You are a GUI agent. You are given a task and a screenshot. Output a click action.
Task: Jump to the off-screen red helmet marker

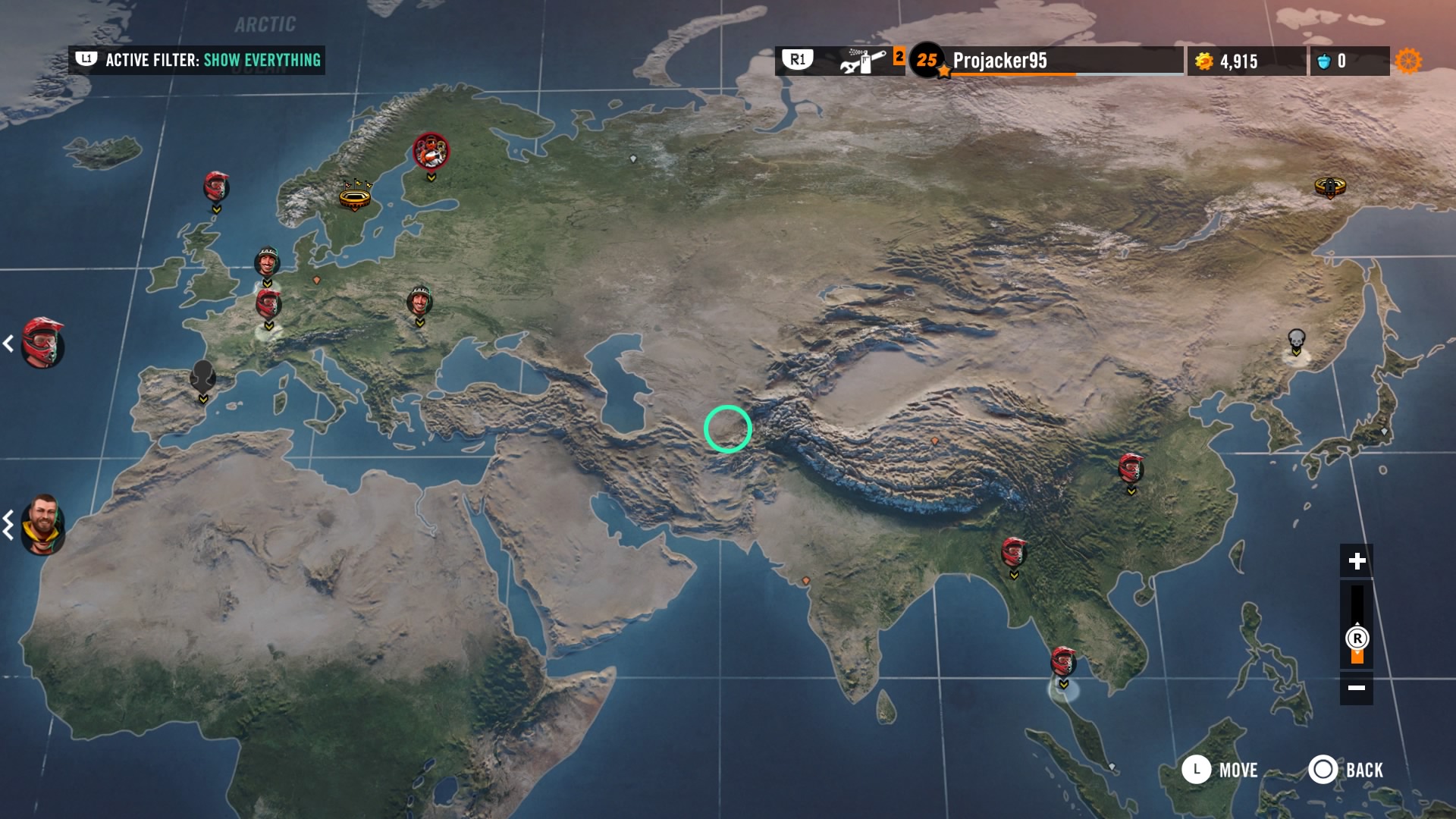coord(42,343)
